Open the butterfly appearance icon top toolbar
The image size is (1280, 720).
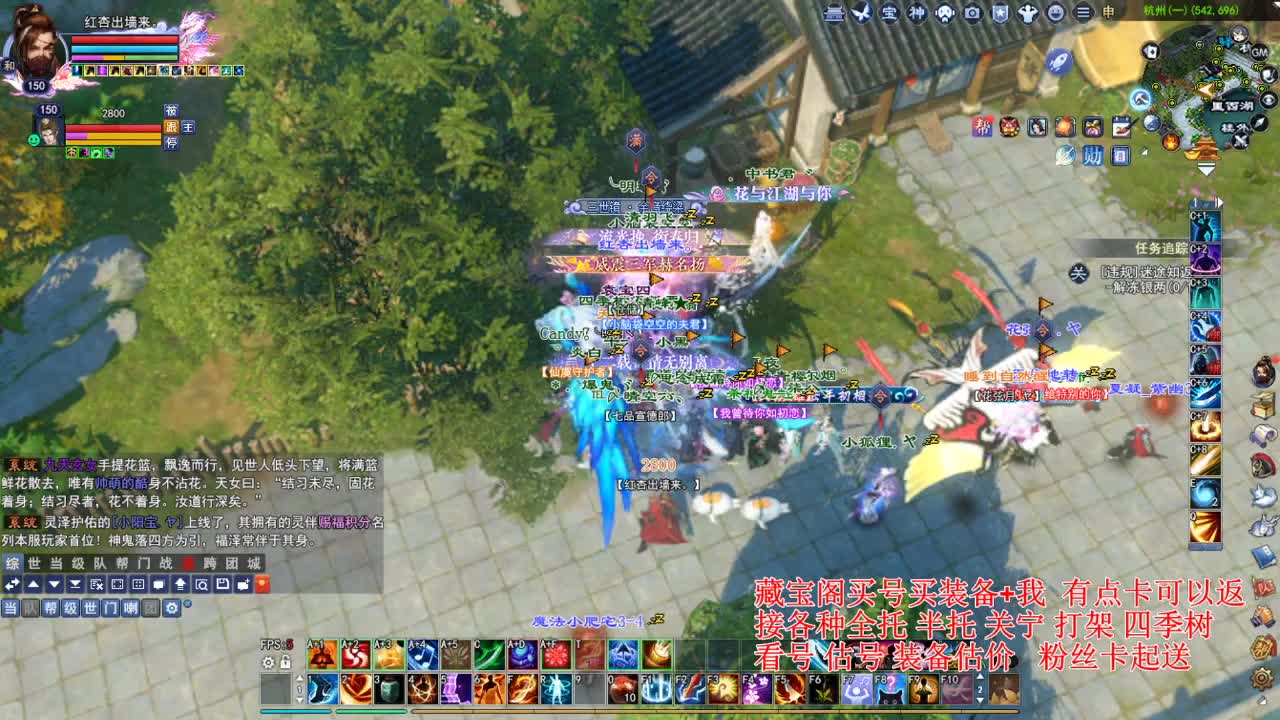point(861,14)
